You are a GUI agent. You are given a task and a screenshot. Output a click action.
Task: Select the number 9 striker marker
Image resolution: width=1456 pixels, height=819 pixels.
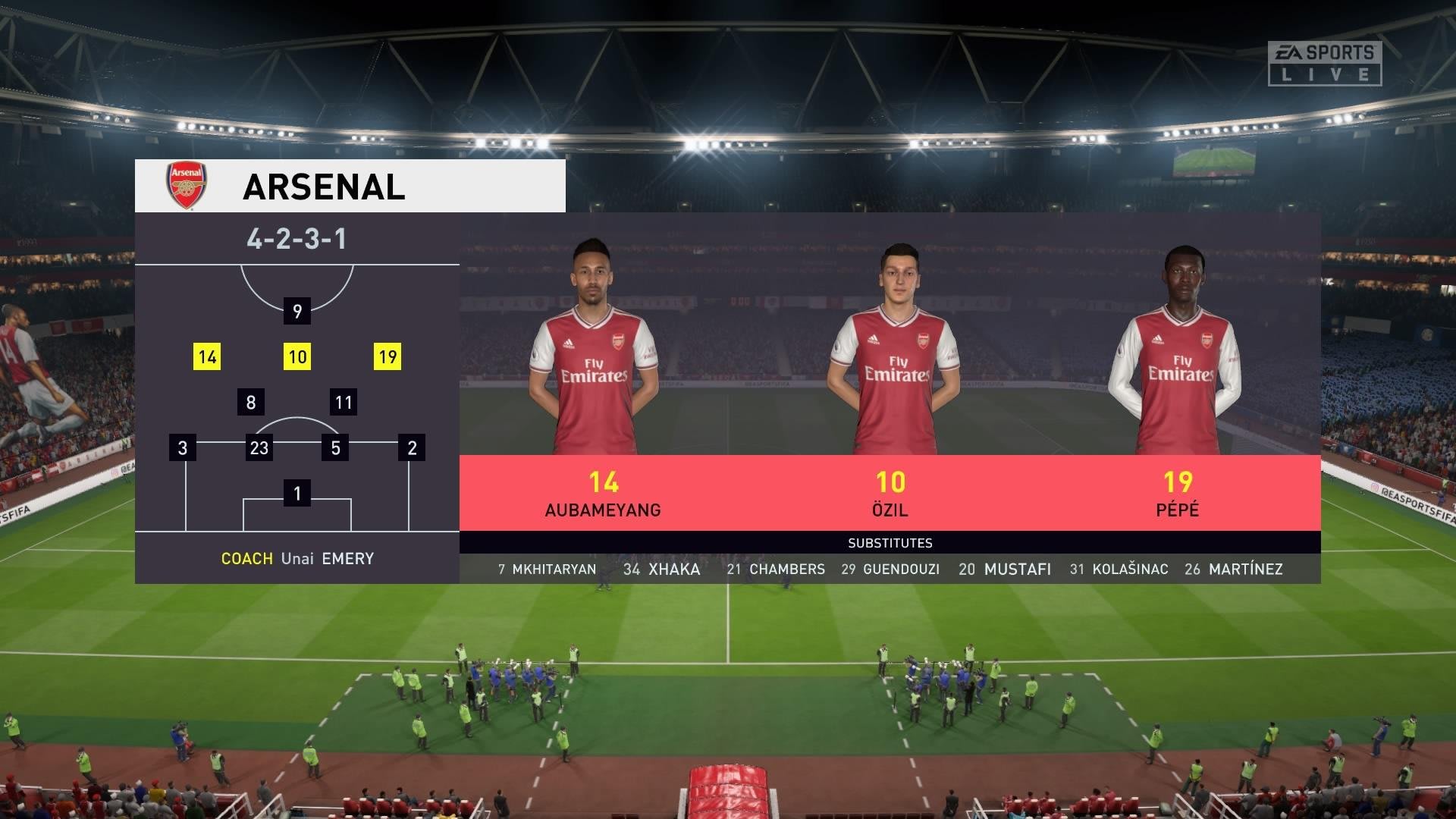(x=297, y=311)
